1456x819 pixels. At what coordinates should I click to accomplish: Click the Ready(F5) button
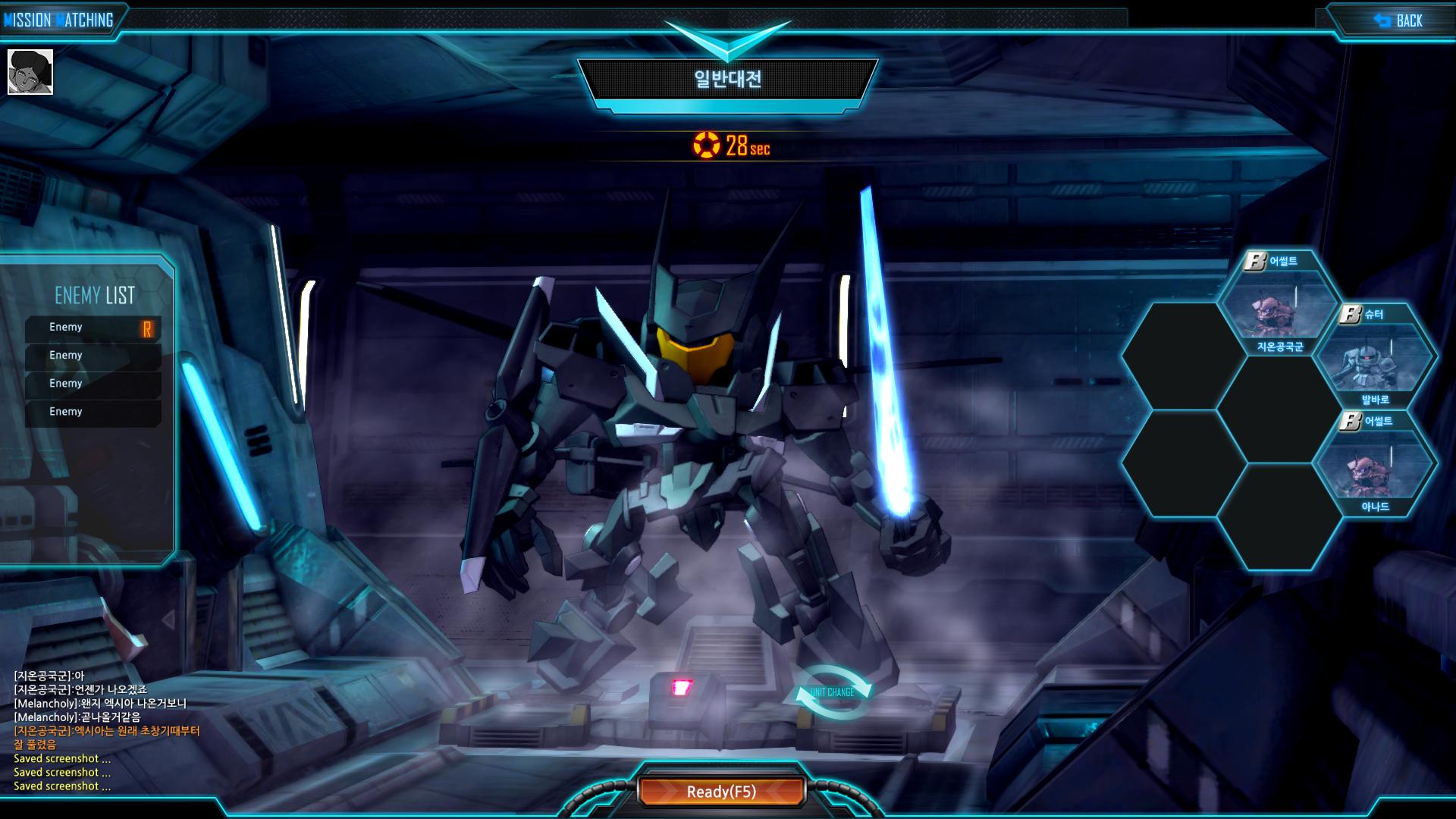click(721, 792)
